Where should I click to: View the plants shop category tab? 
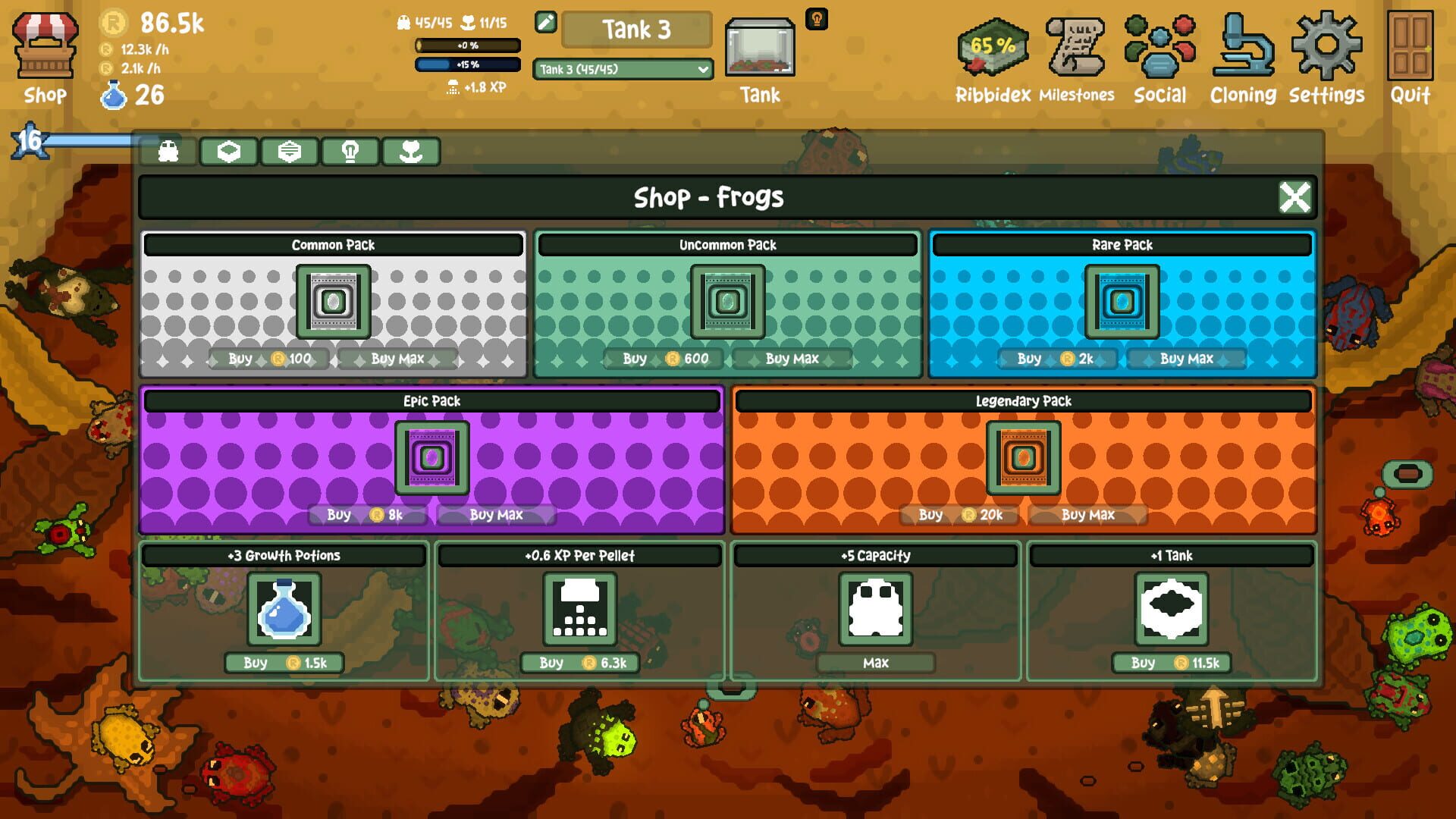(x=410, y=151)
